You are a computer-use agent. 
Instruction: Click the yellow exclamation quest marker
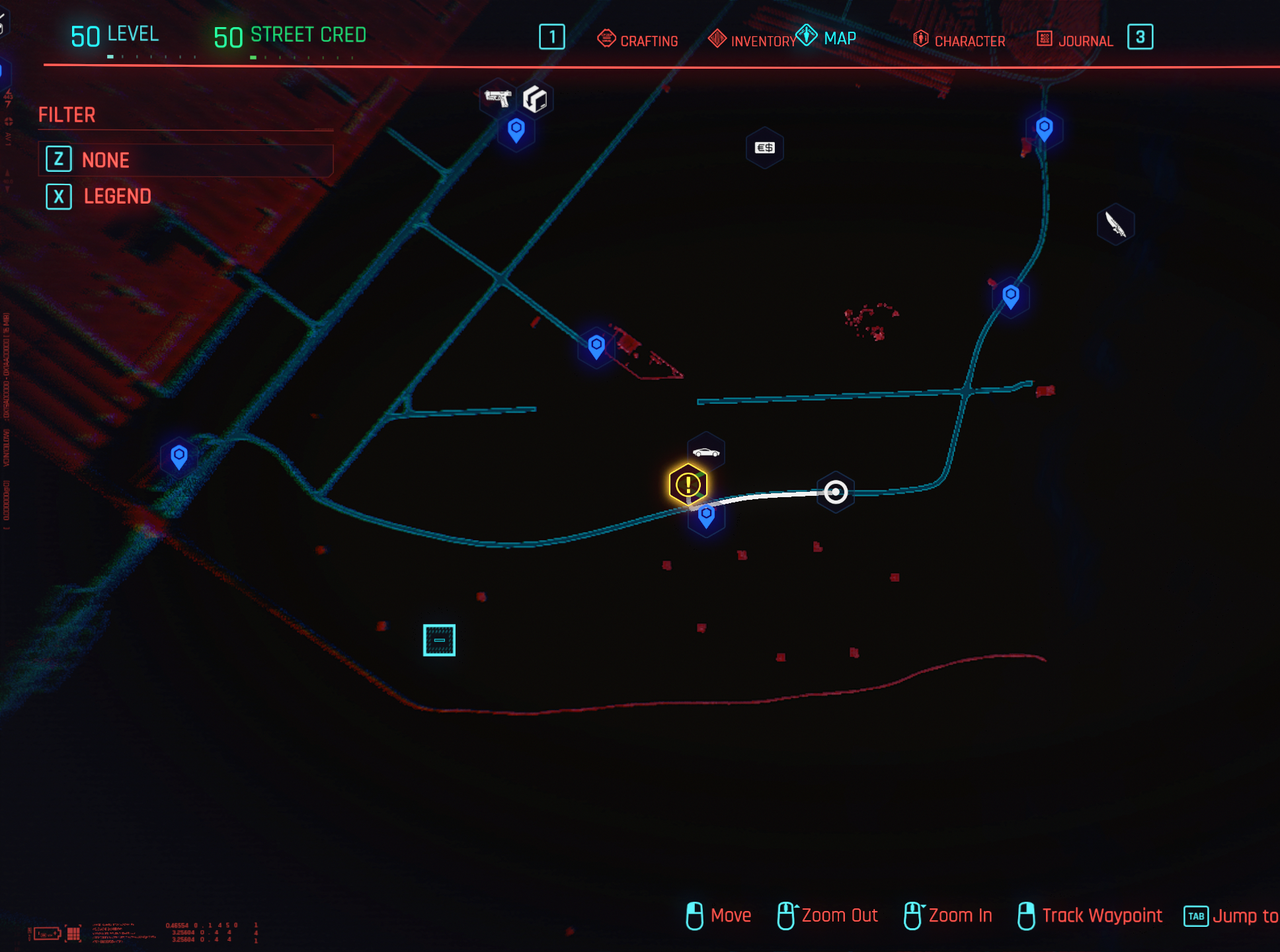(x=688, y=486)
